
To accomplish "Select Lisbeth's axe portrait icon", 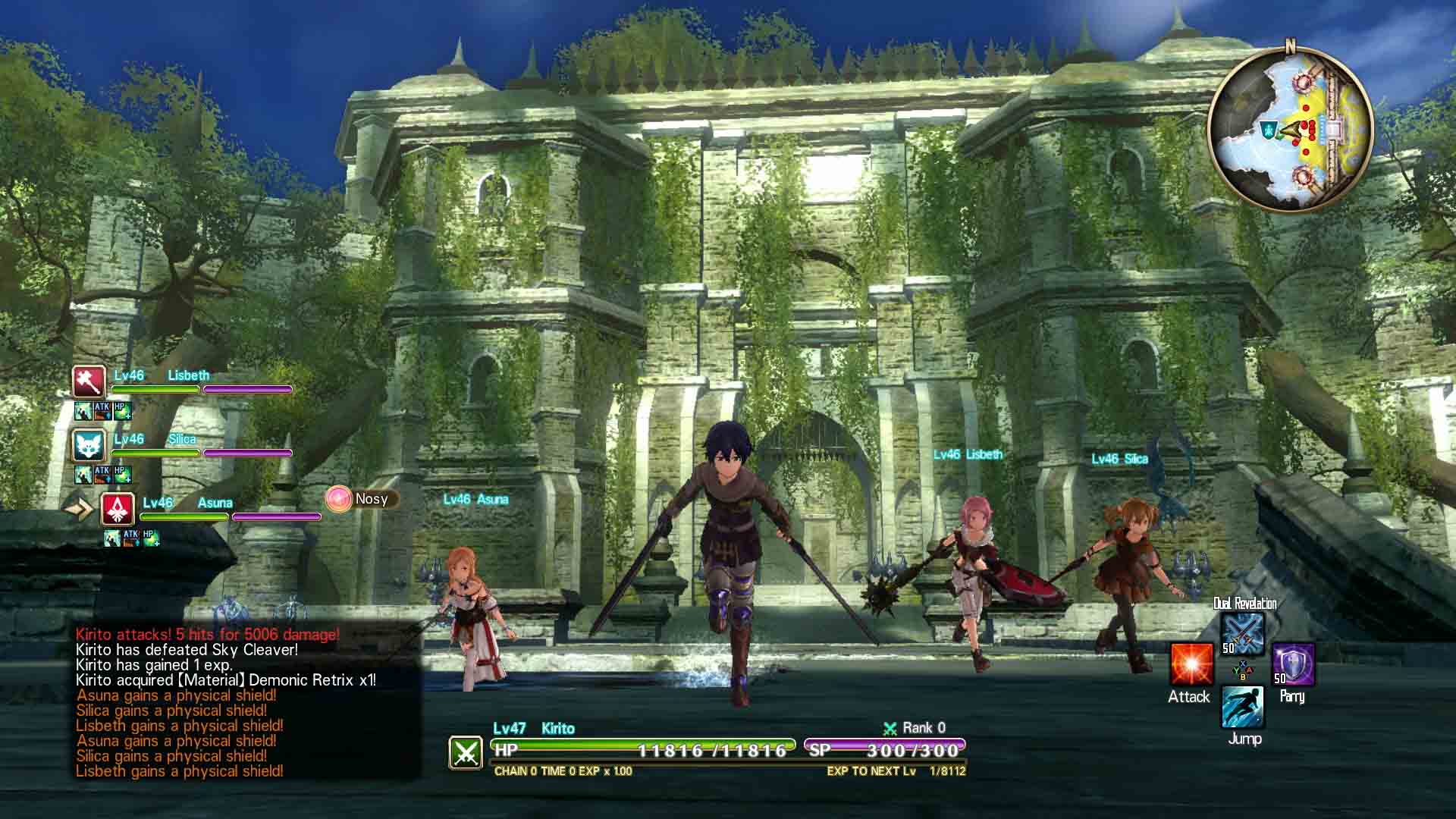I will (x=88, y=381).
